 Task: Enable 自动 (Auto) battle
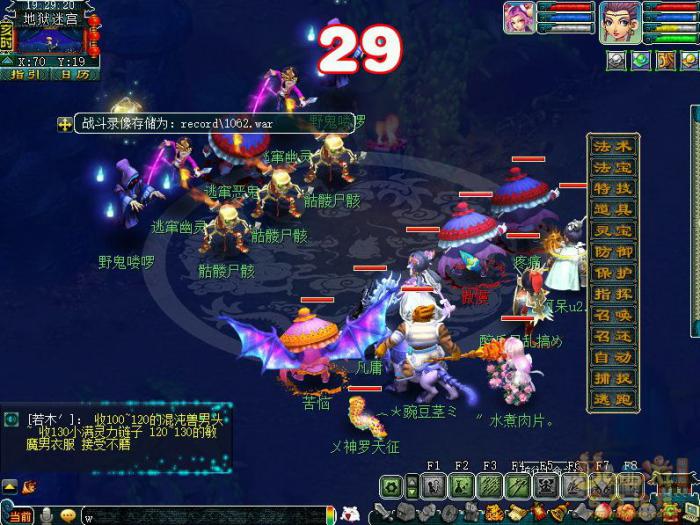[x=613, y=357]
